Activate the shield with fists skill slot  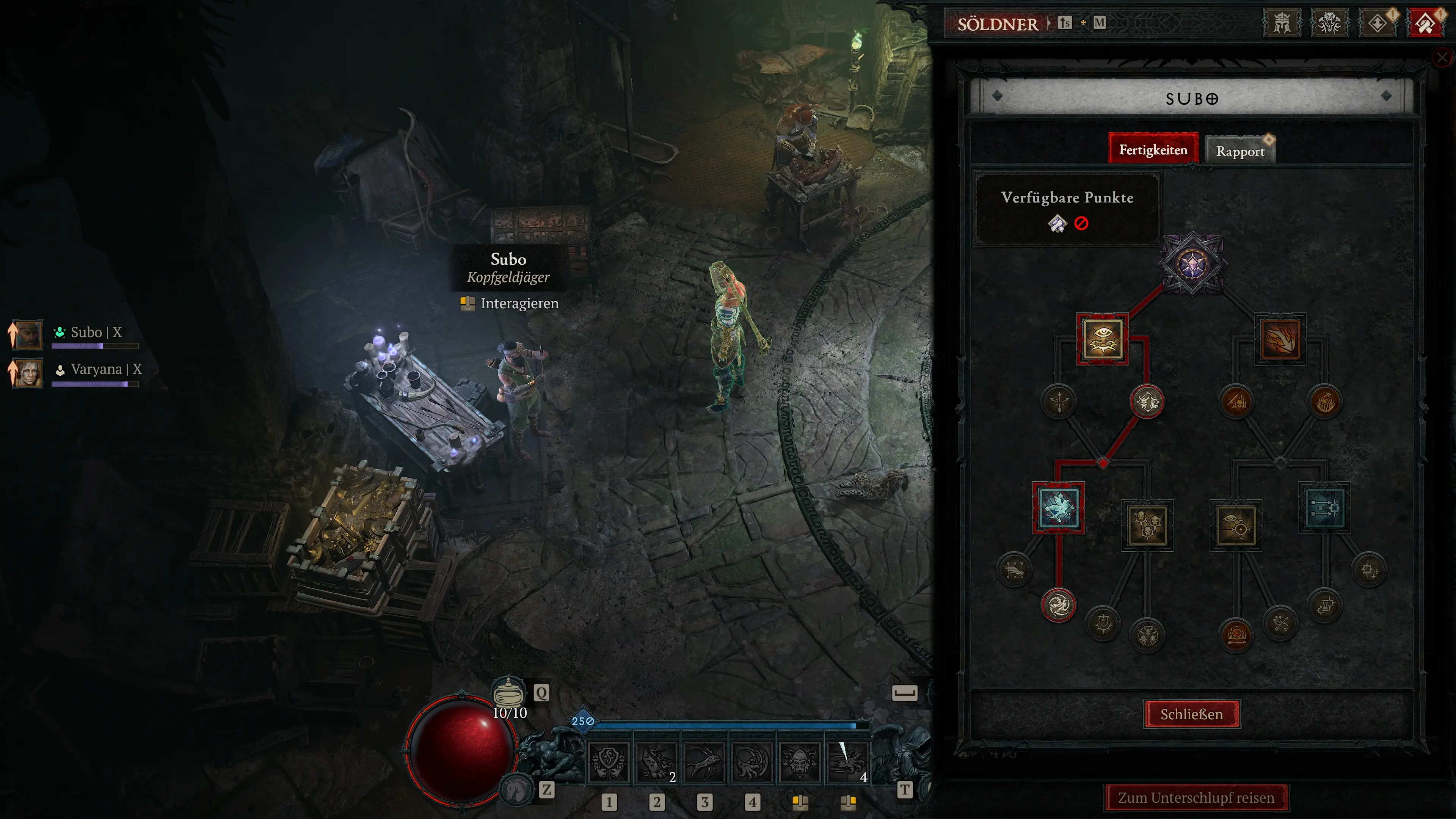608,761
